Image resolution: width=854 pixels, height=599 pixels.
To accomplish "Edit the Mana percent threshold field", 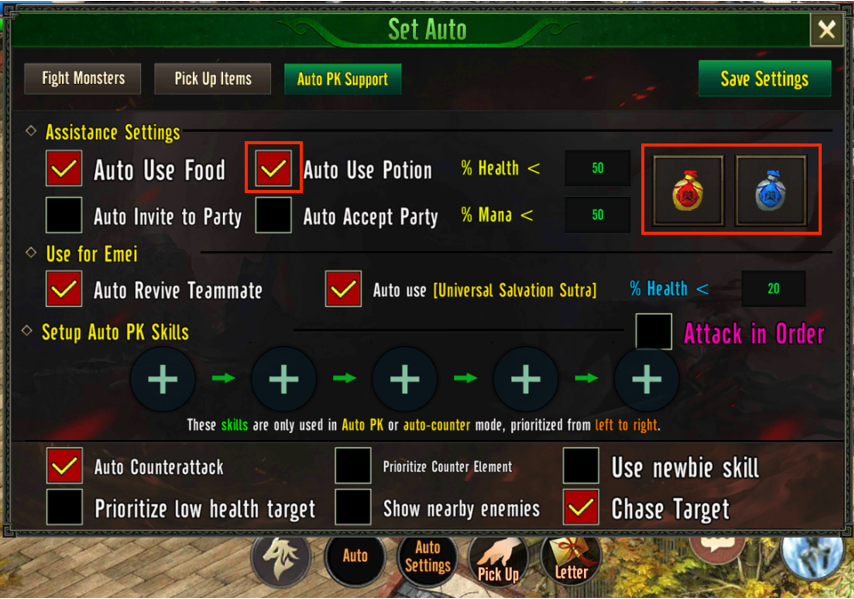I will (597, 215).
